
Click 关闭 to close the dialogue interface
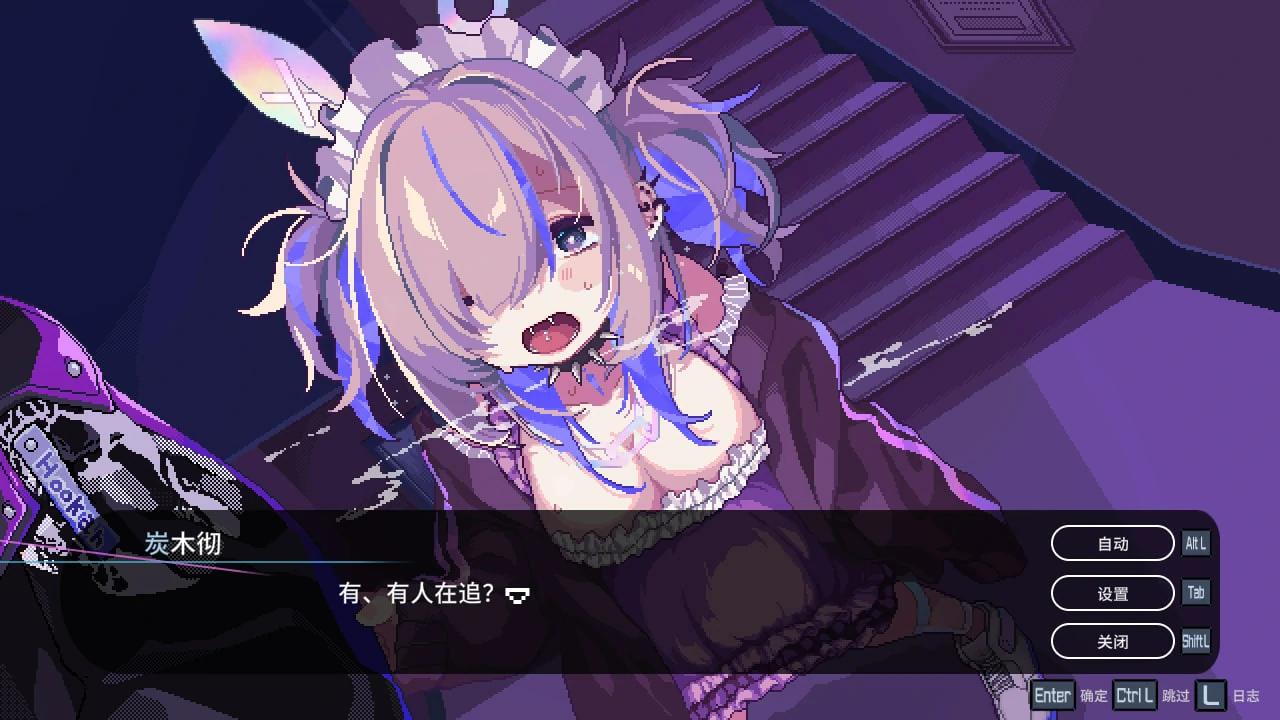(x=1112, y=641)
